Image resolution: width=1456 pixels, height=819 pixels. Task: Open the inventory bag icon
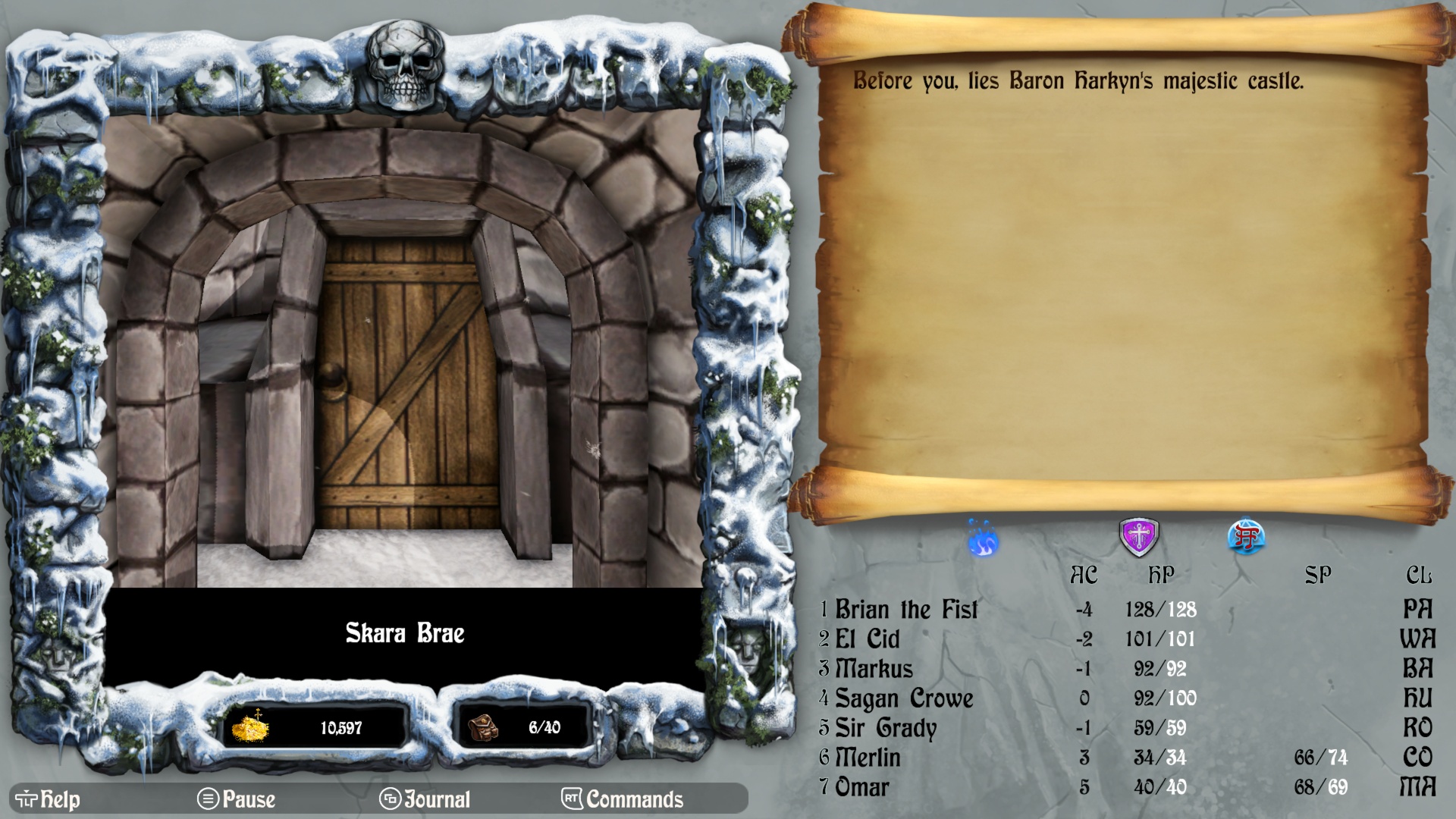[x=483, y=727]
